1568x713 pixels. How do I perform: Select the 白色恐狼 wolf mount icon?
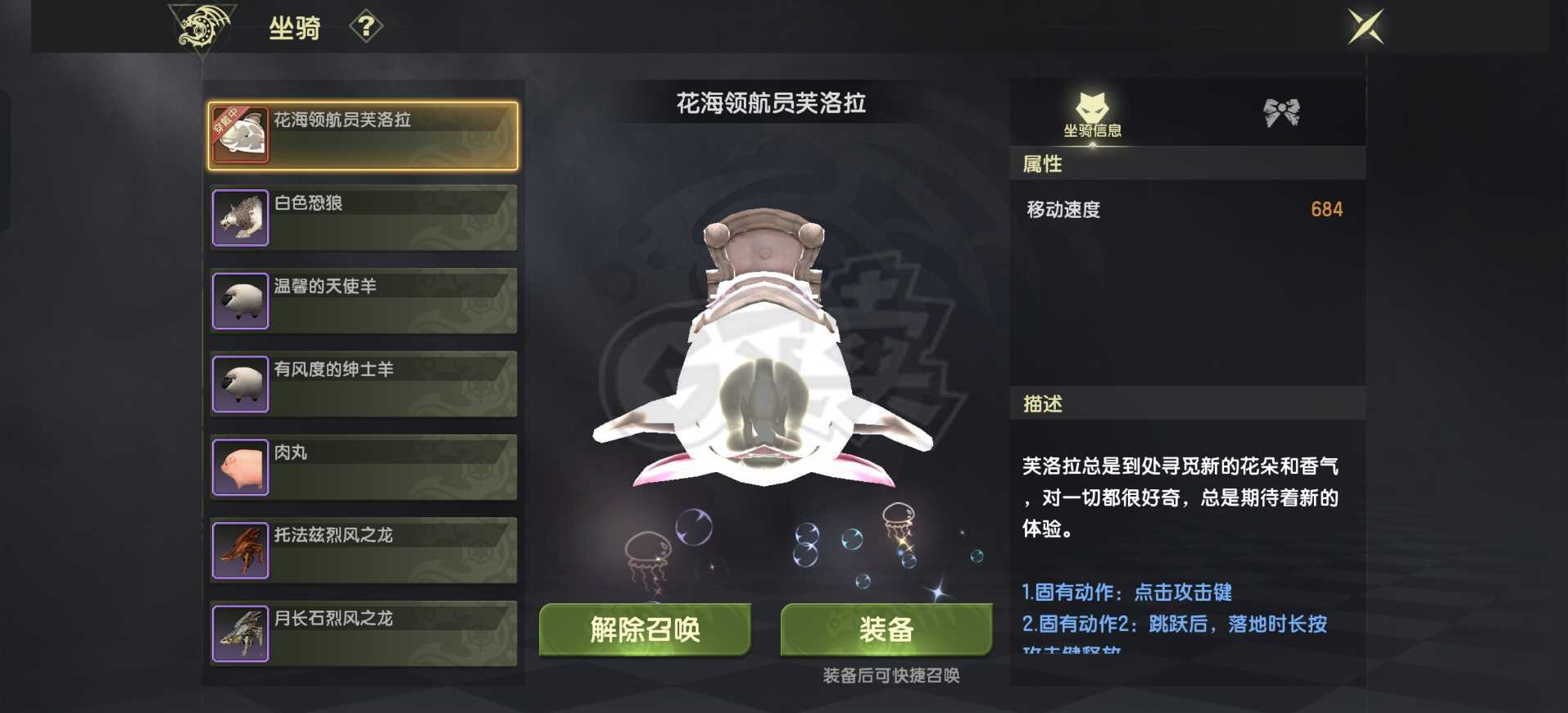tap(240, 216)
